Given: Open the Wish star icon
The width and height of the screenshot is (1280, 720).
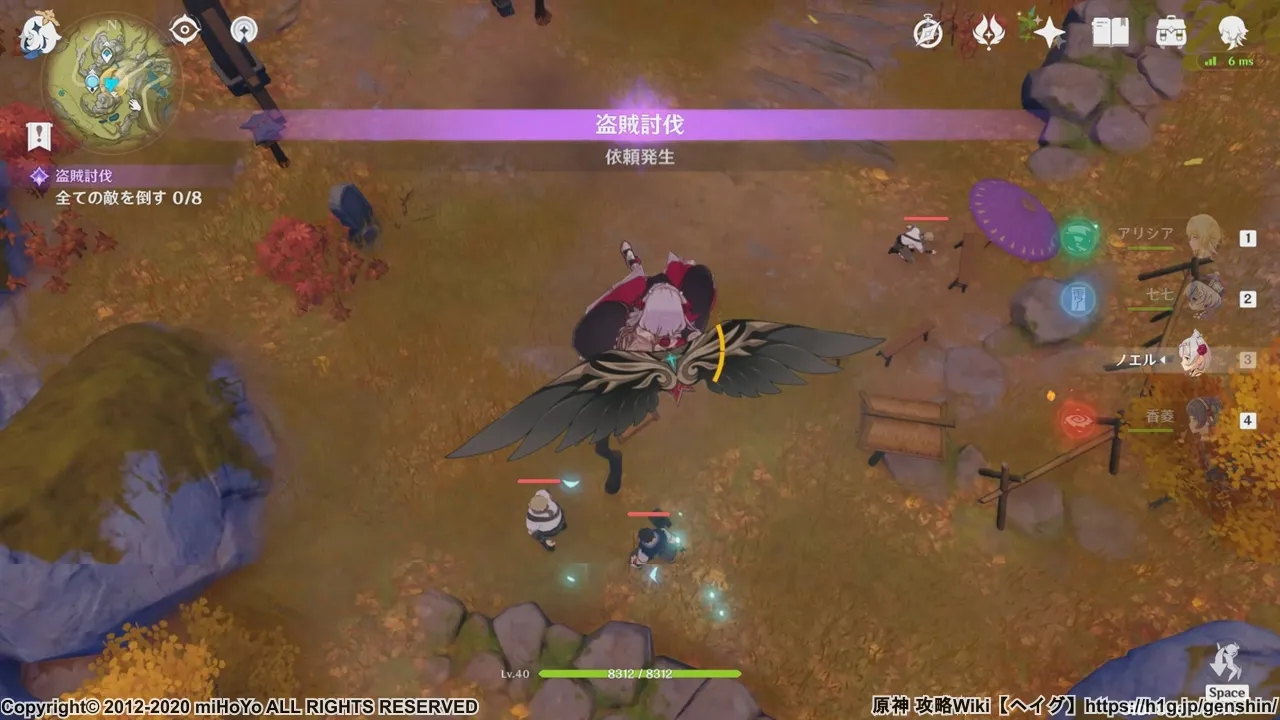Looking at the screenshot, I should (x=1050, y=30).
